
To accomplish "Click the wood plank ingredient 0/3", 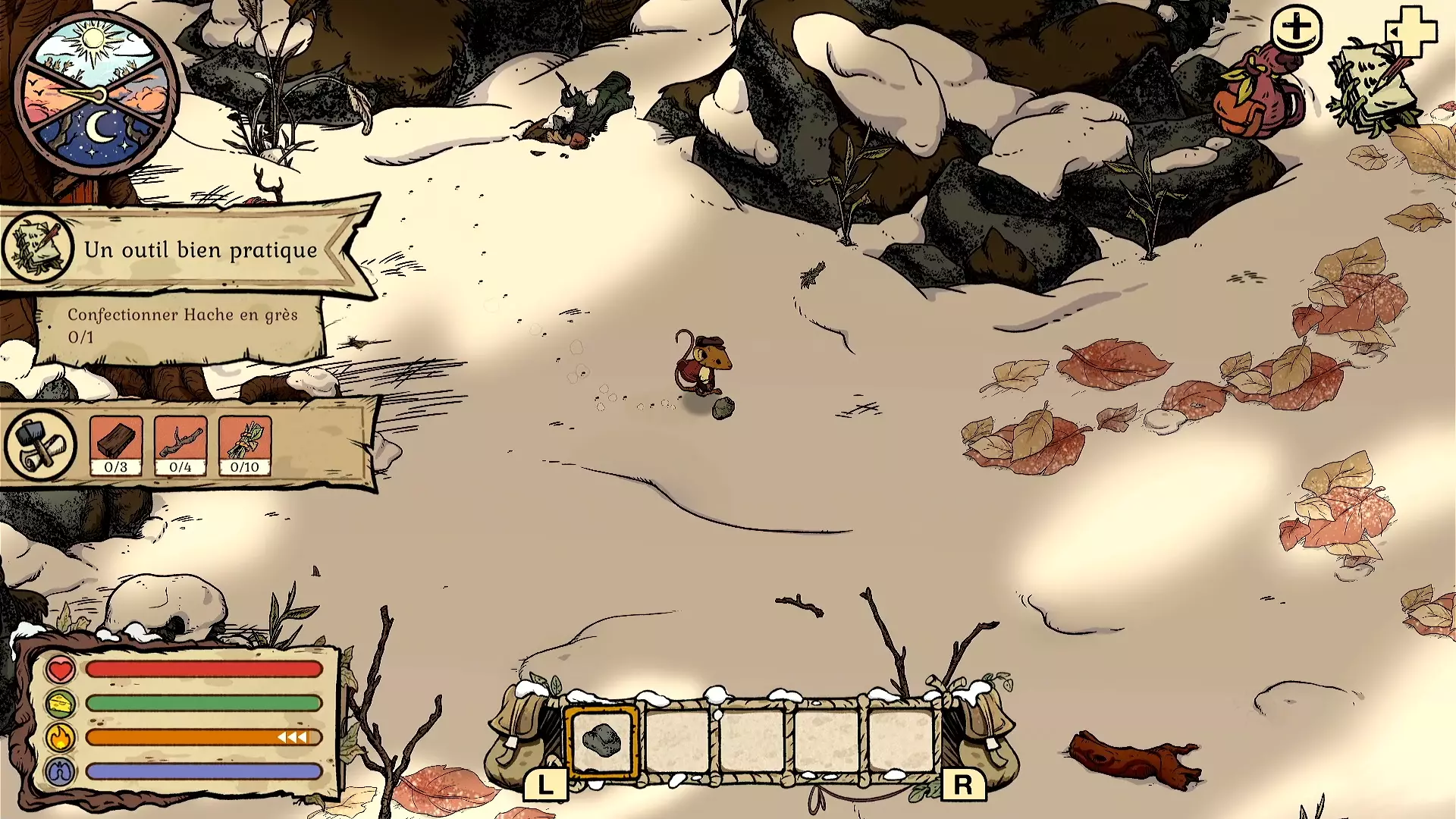I will pyautogui.click(x=116, y=445).
